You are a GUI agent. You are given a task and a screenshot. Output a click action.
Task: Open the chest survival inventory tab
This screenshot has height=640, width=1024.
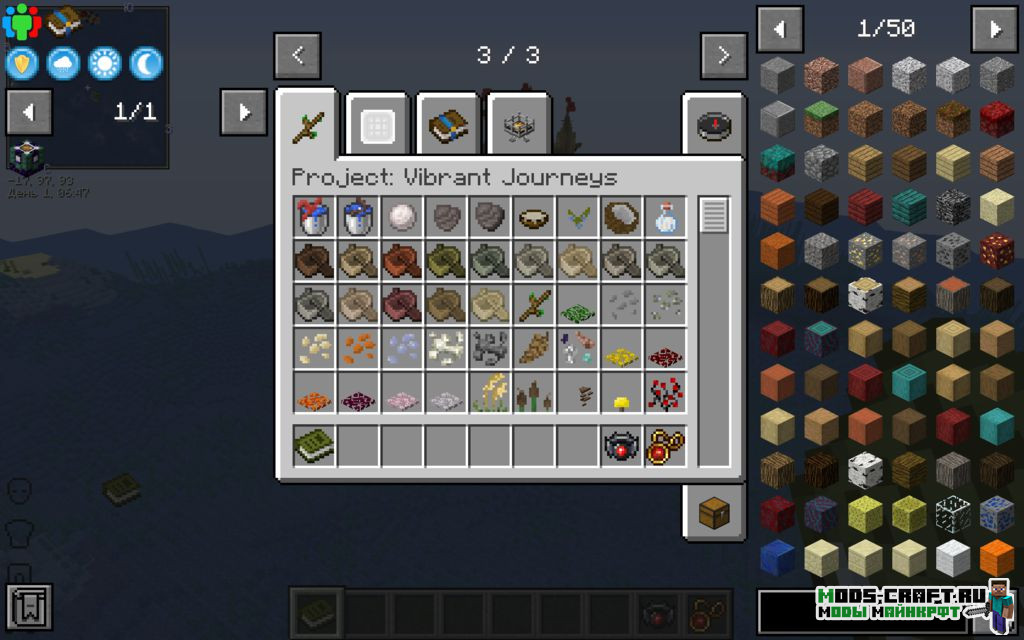tap(713, 514)
